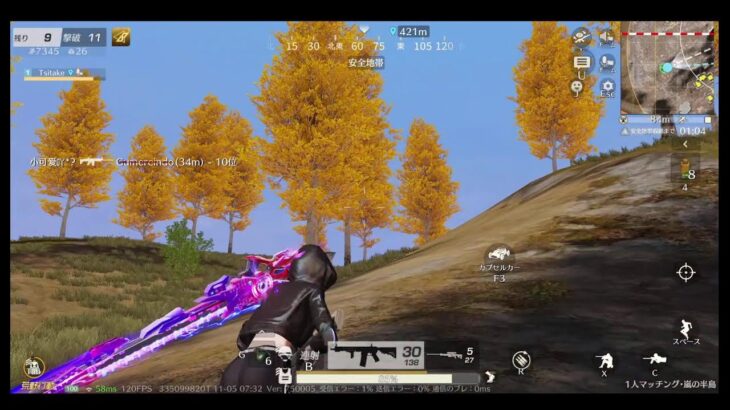This screenshot has width=730, height=410.
Task: Tap the crosshair aim button
Action: tap(686, 272)
